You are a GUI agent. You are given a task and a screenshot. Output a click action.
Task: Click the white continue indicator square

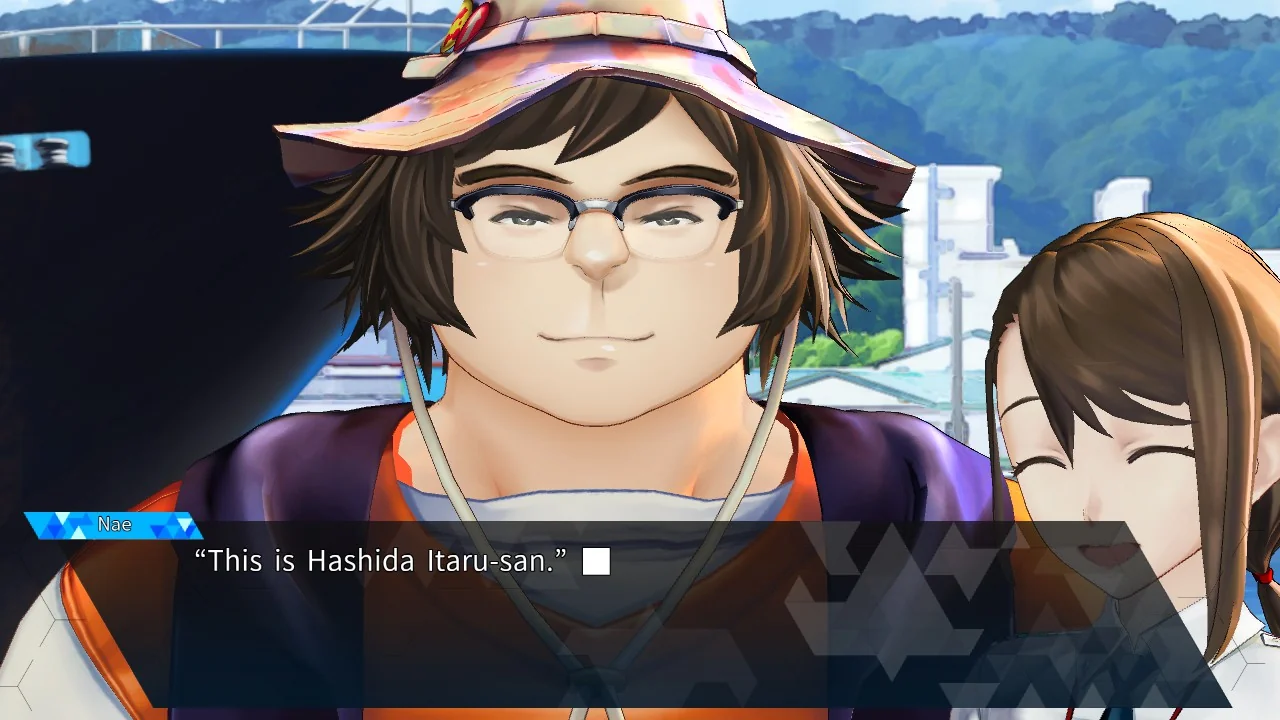click(x=596, y=562)
